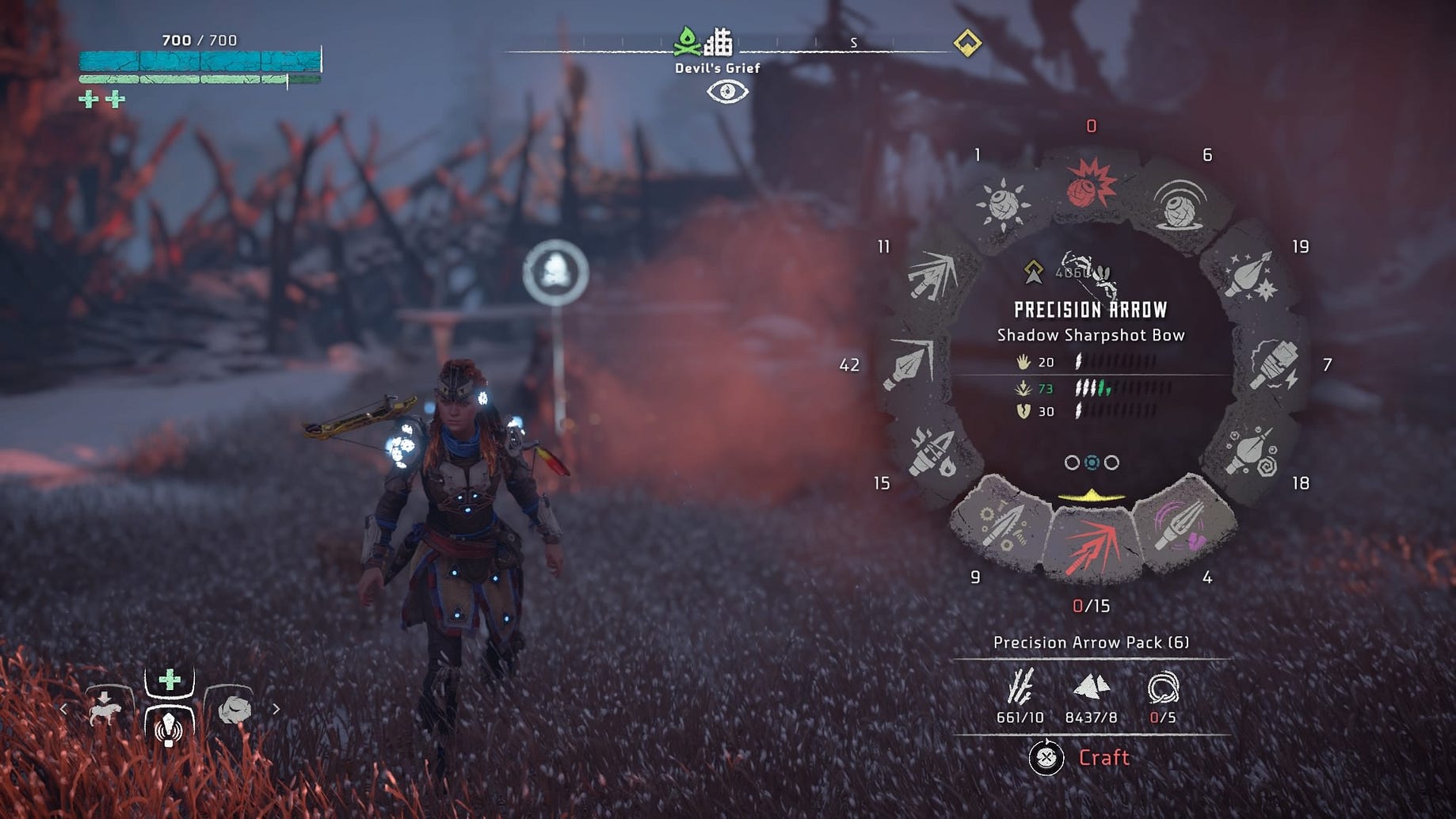Select the single arrow slot showing 42
This screenshot has width=1456, height=819.
pyautogui.click(x=909, y=364)
